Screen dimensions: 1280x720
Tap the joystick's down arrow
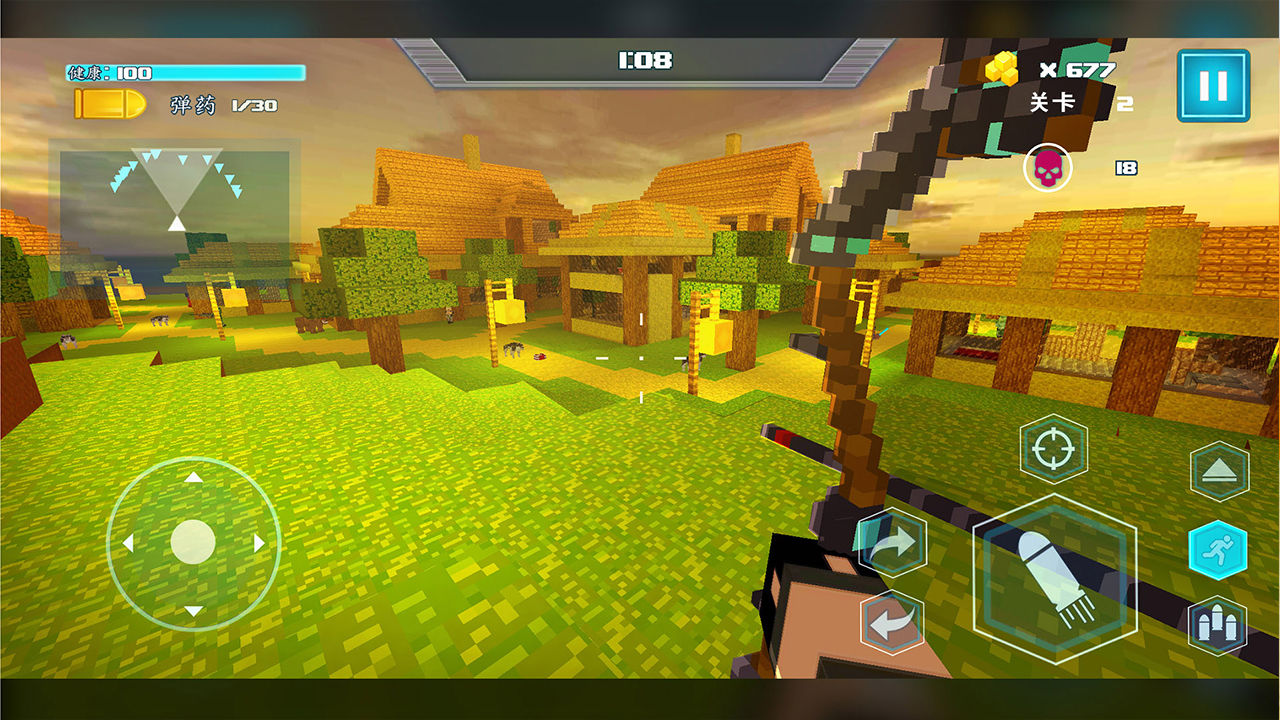coord(193,609)
